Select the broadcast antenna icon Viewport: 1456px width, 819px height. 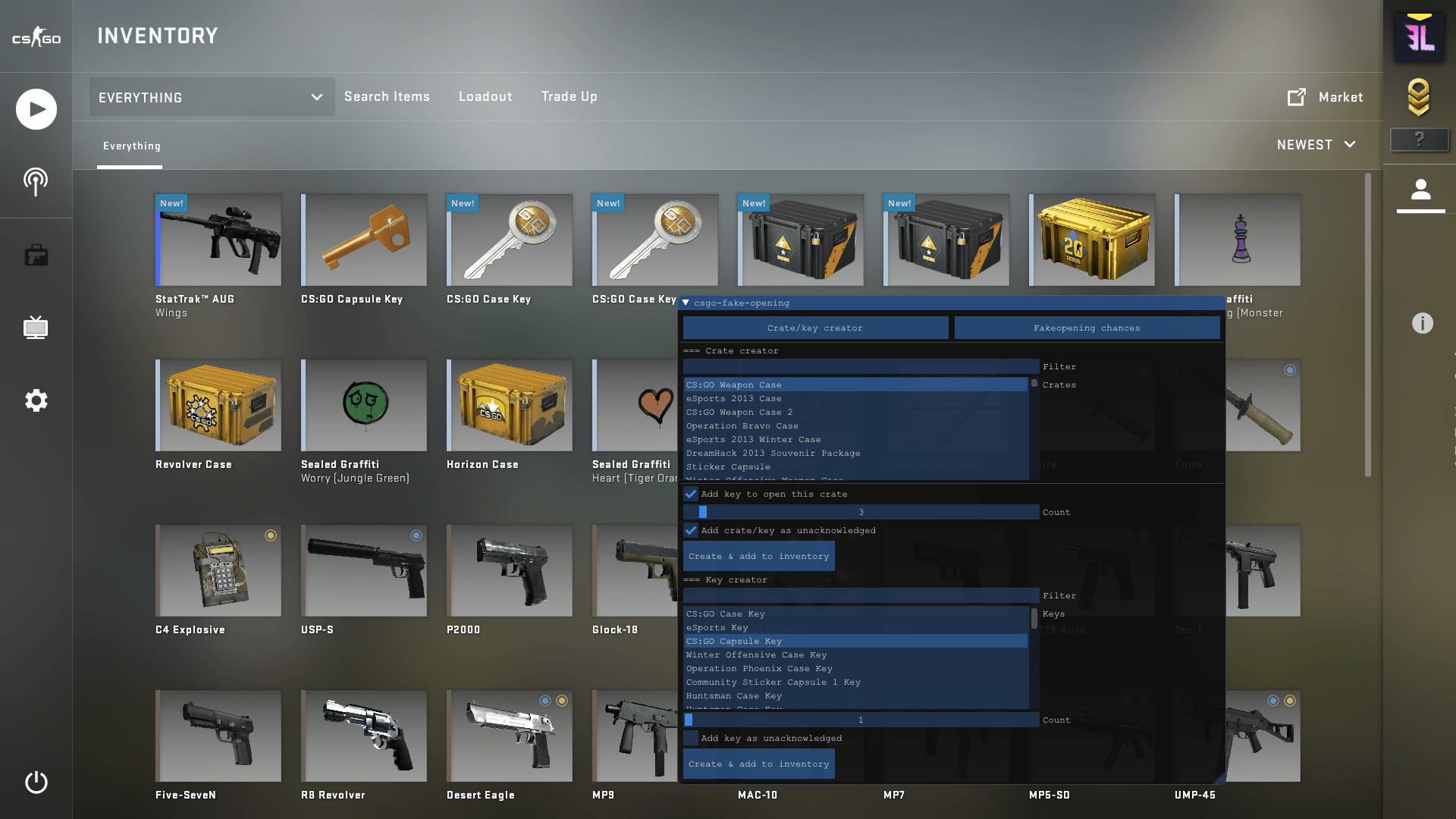click(x=36, y=181)
